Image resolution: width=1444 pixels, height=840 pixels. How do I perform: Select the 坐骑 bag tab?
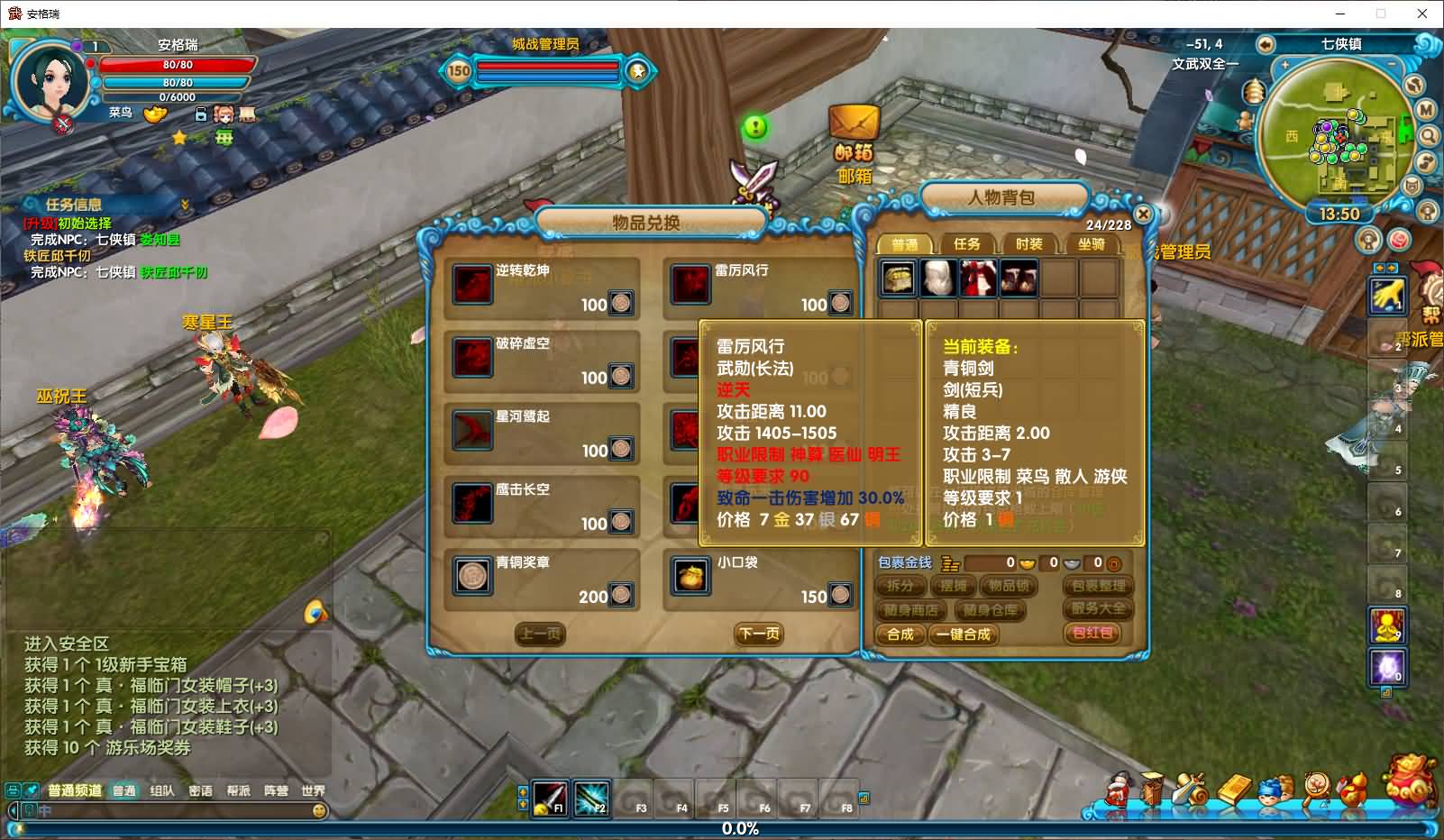(1091, 243)
